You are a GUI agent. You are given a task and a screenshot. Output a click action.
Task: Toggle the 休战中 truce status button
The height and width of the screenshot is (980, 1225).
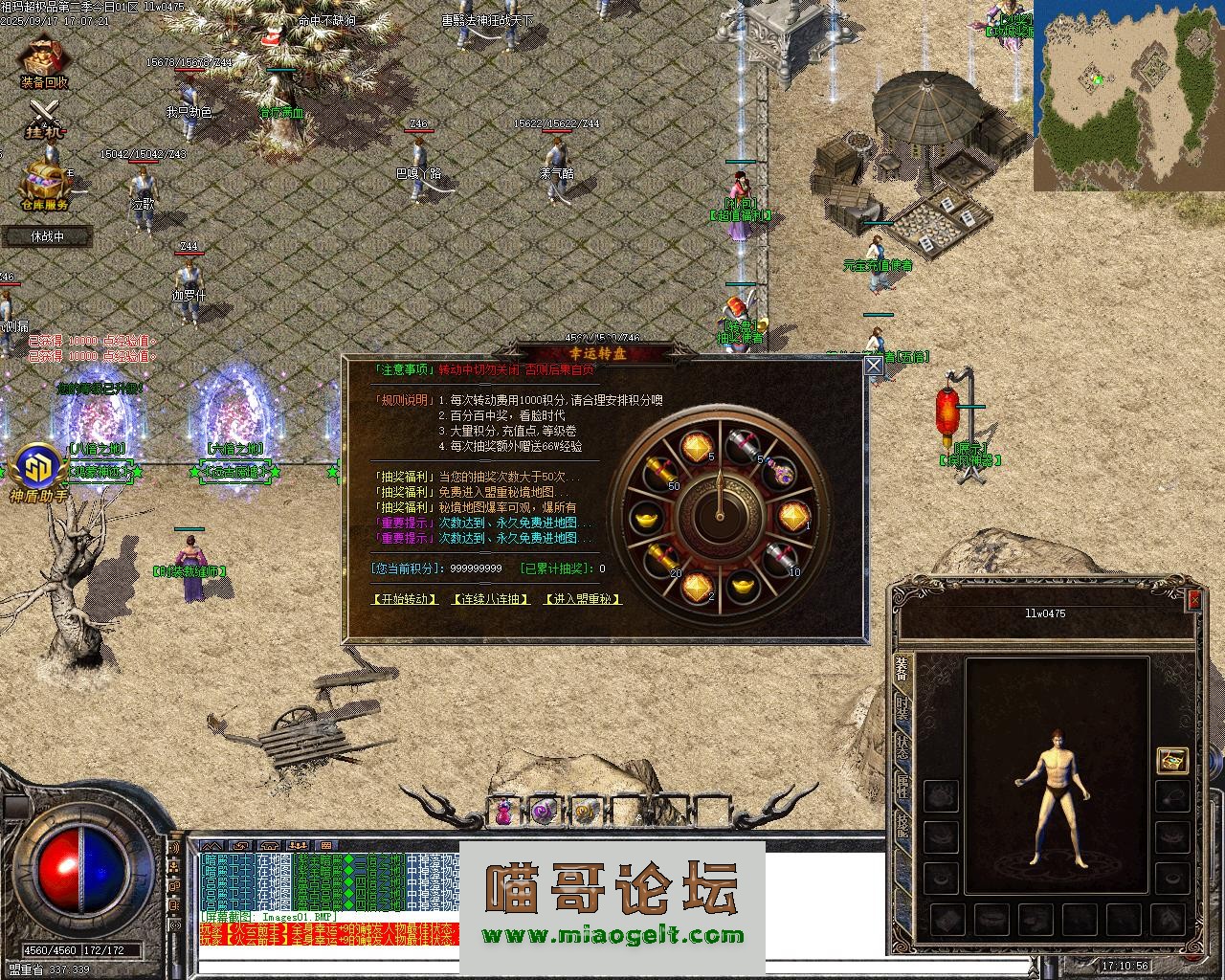click(x=47, y=235)
